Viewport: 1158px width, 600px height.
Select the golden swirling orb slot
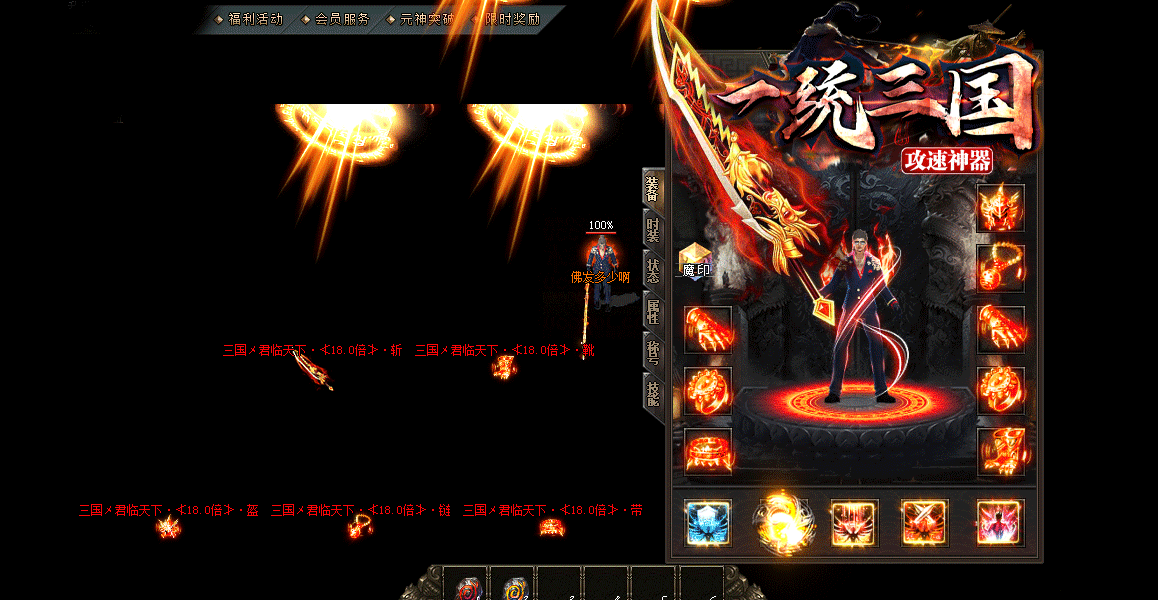click(783, 523)
